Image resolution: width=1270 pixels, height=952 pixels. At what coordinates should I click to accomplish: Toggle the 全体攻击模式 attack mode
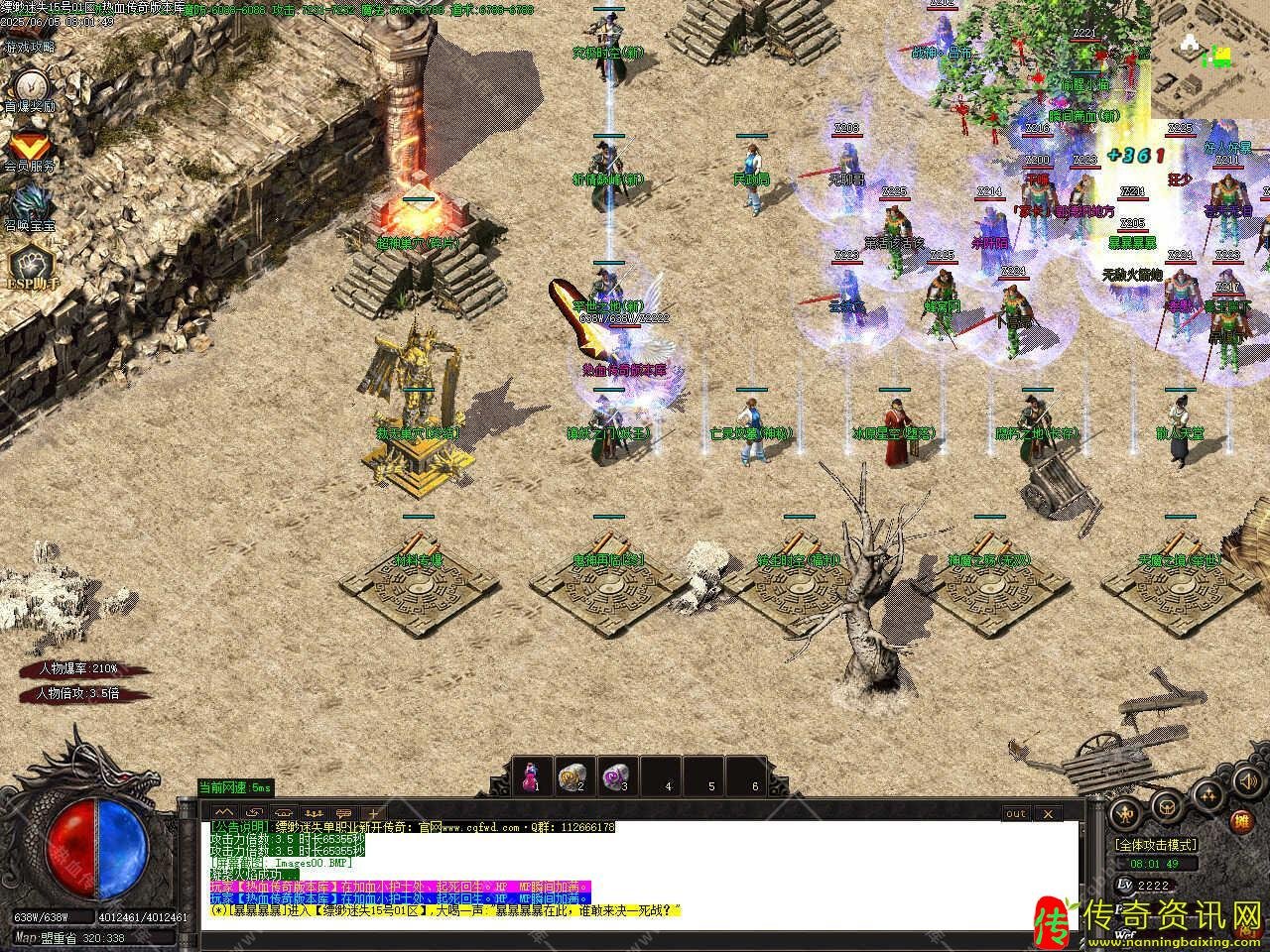point(1156,845)
